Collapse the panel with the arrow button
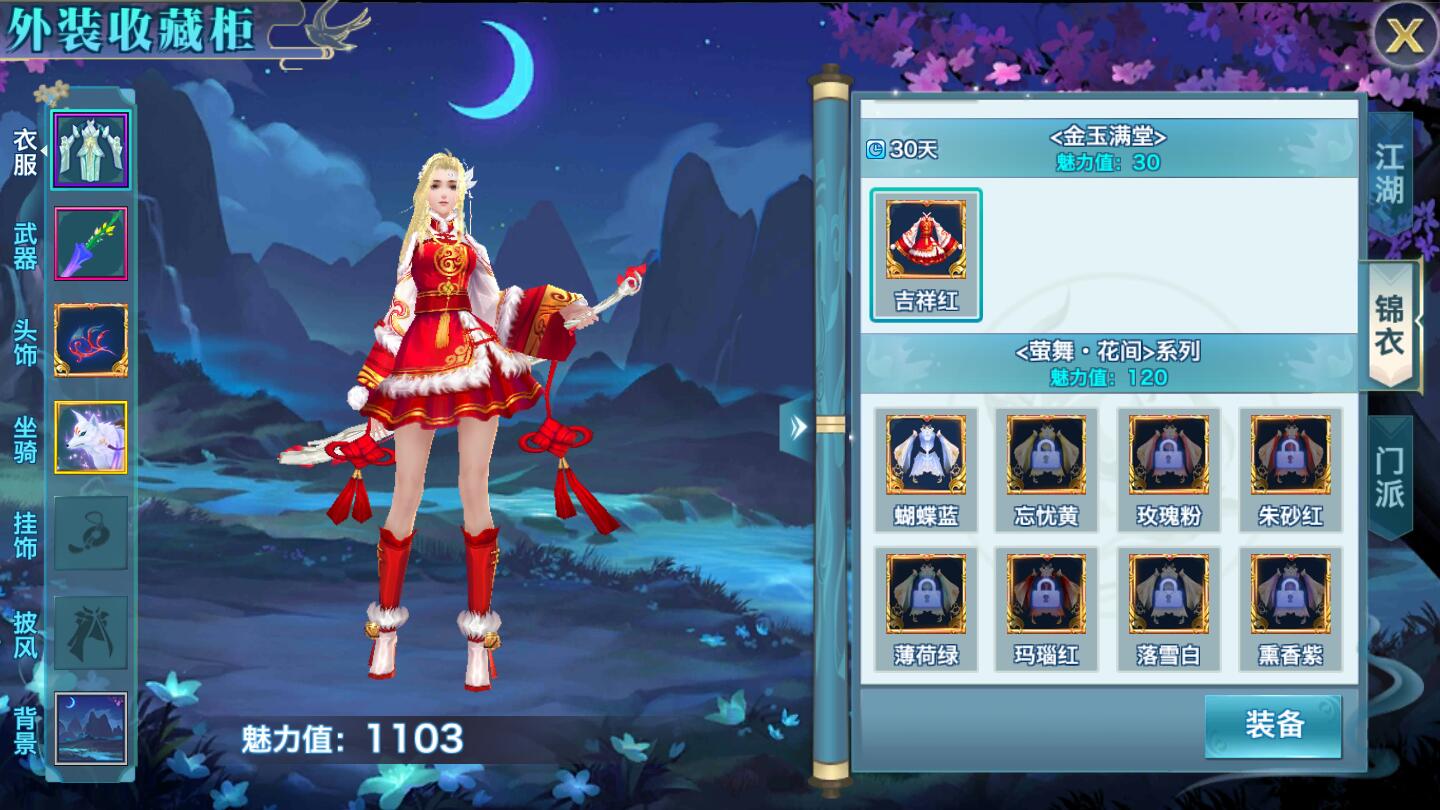1440x810 pixels. [x=797, y=428]
